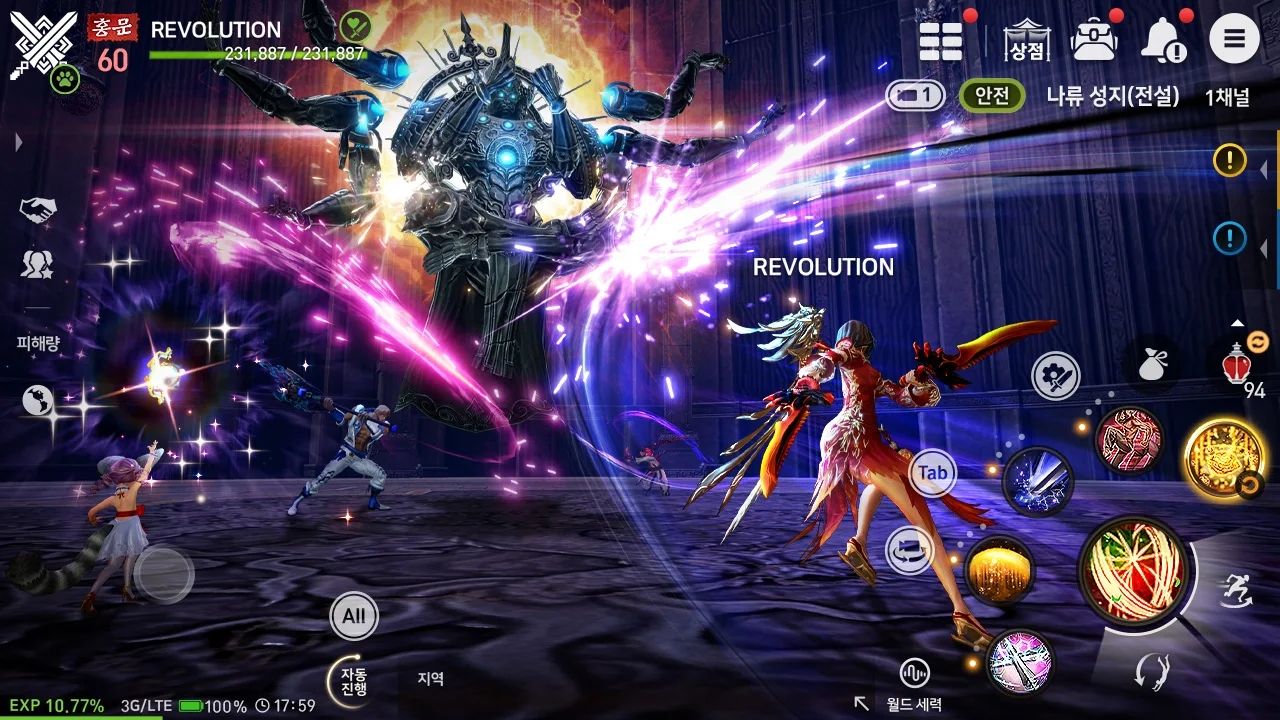The image size is (1280, 720).
Task: Open the 피해량 damage meter
Action: click(x=39, y=343)
